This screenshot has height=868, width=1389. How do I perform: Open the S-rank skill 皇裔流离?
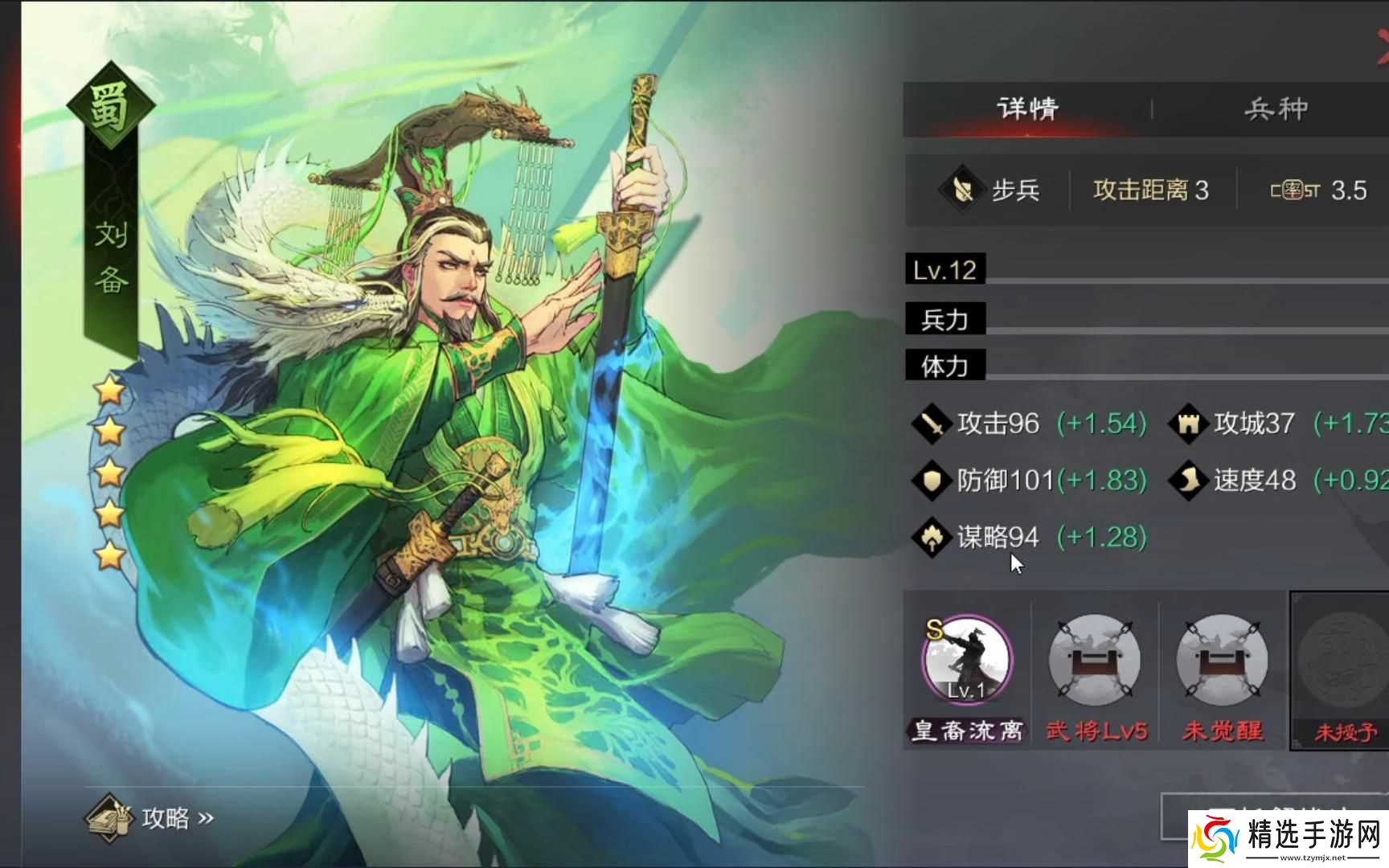tap(965, 659)
